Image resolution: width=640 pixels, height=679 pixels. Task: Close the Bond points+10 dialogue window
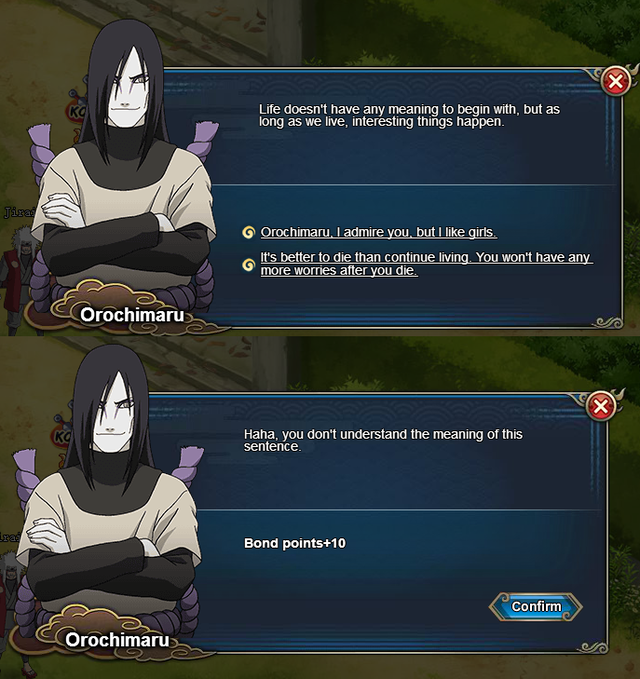click(x=601, y=406)
